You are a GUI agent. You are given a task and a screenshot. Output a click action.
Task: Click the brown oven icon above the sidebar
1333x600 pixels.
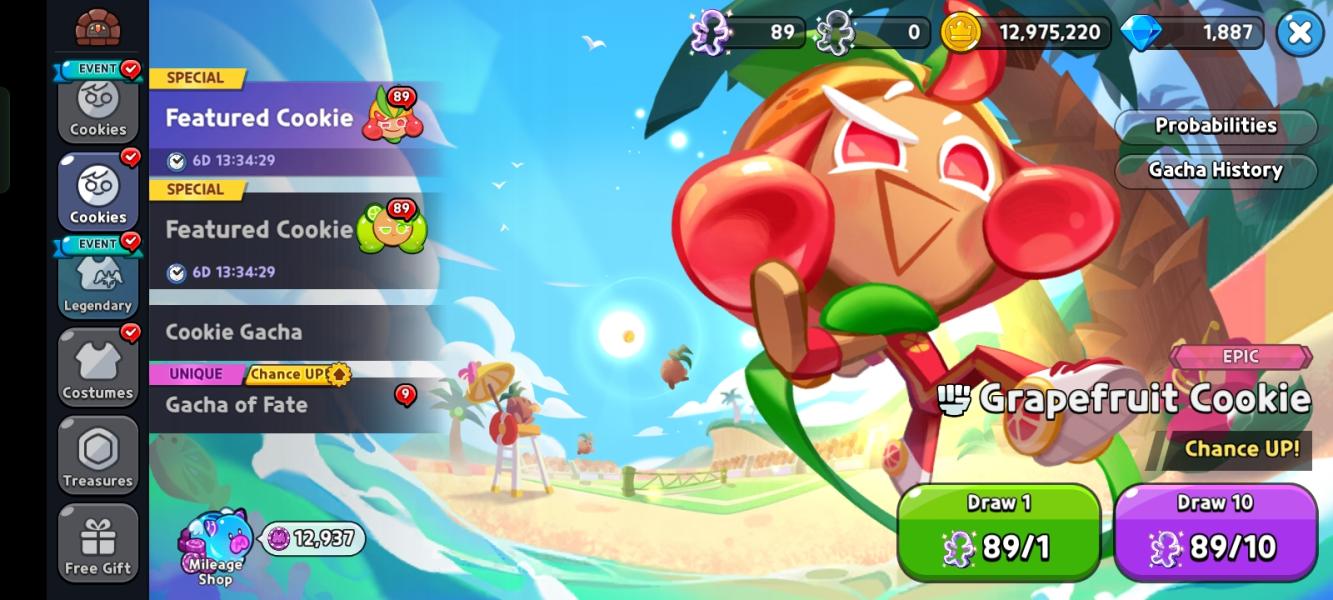[x=97, y=27]
